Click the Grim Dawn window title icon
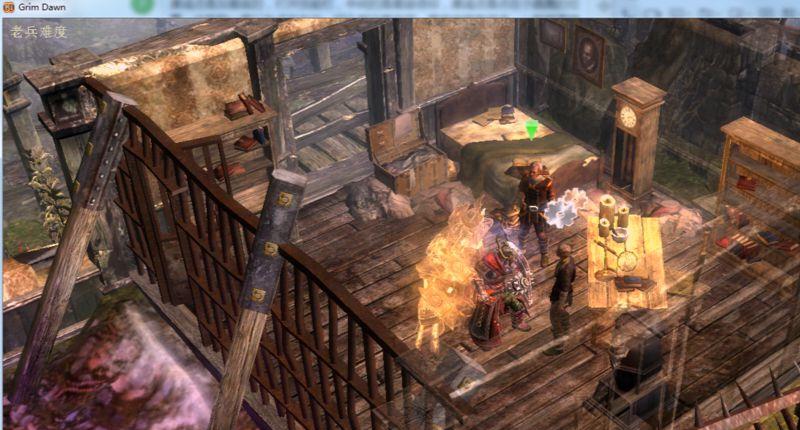This screenshot has width=800, height=430. 9,6
